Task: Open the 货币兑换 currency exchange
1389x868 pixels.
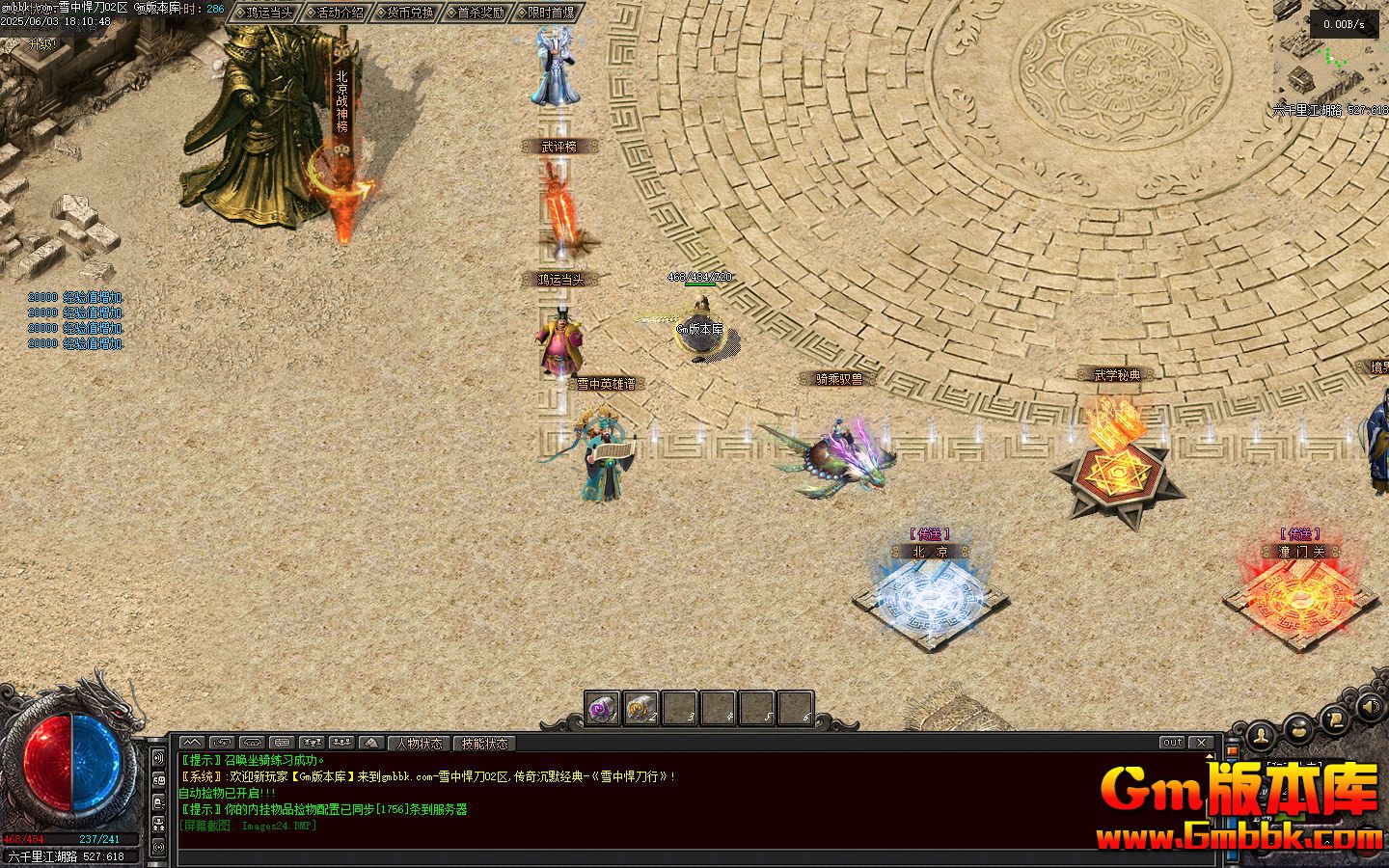Action: (x=406, y=13)
